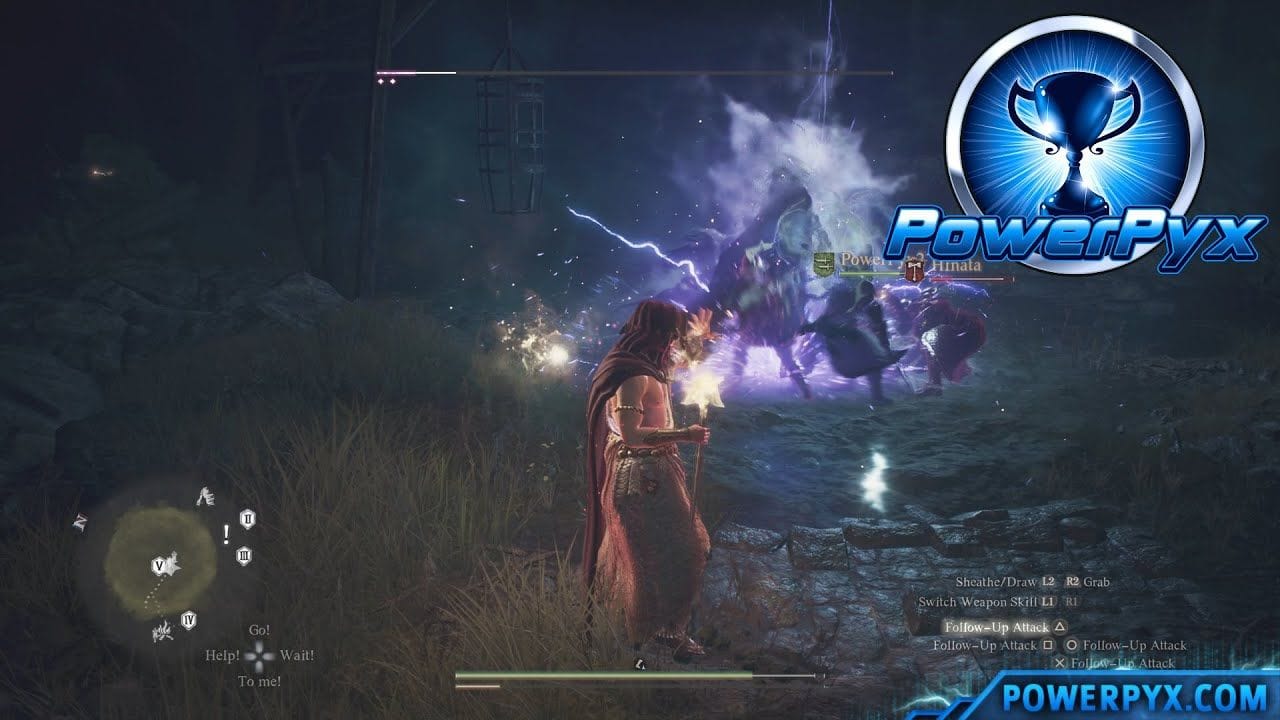The height and width of the screenshot is (720, 1280).
Task: Select the campfire icon on the minimap
Action: (162, 633)
